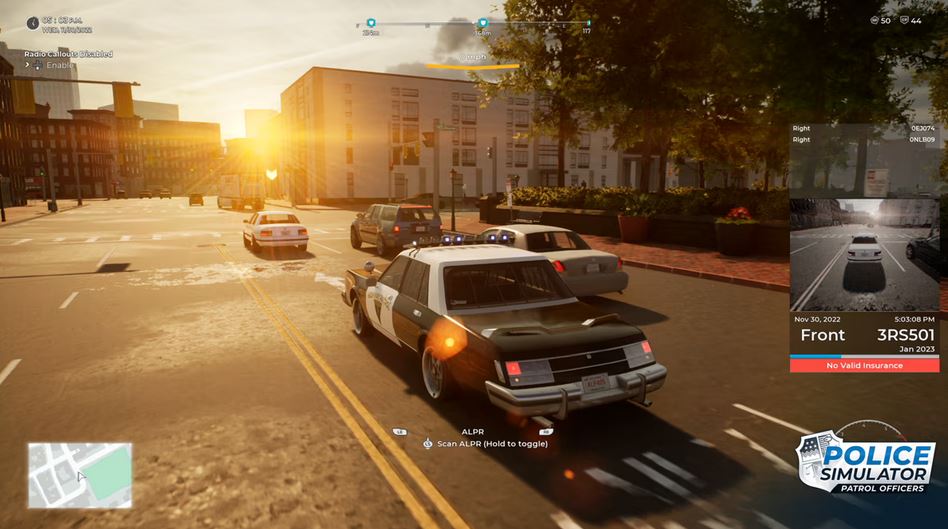
Task: Click the No Valid Insurance alert
Action: click(864, 366)
